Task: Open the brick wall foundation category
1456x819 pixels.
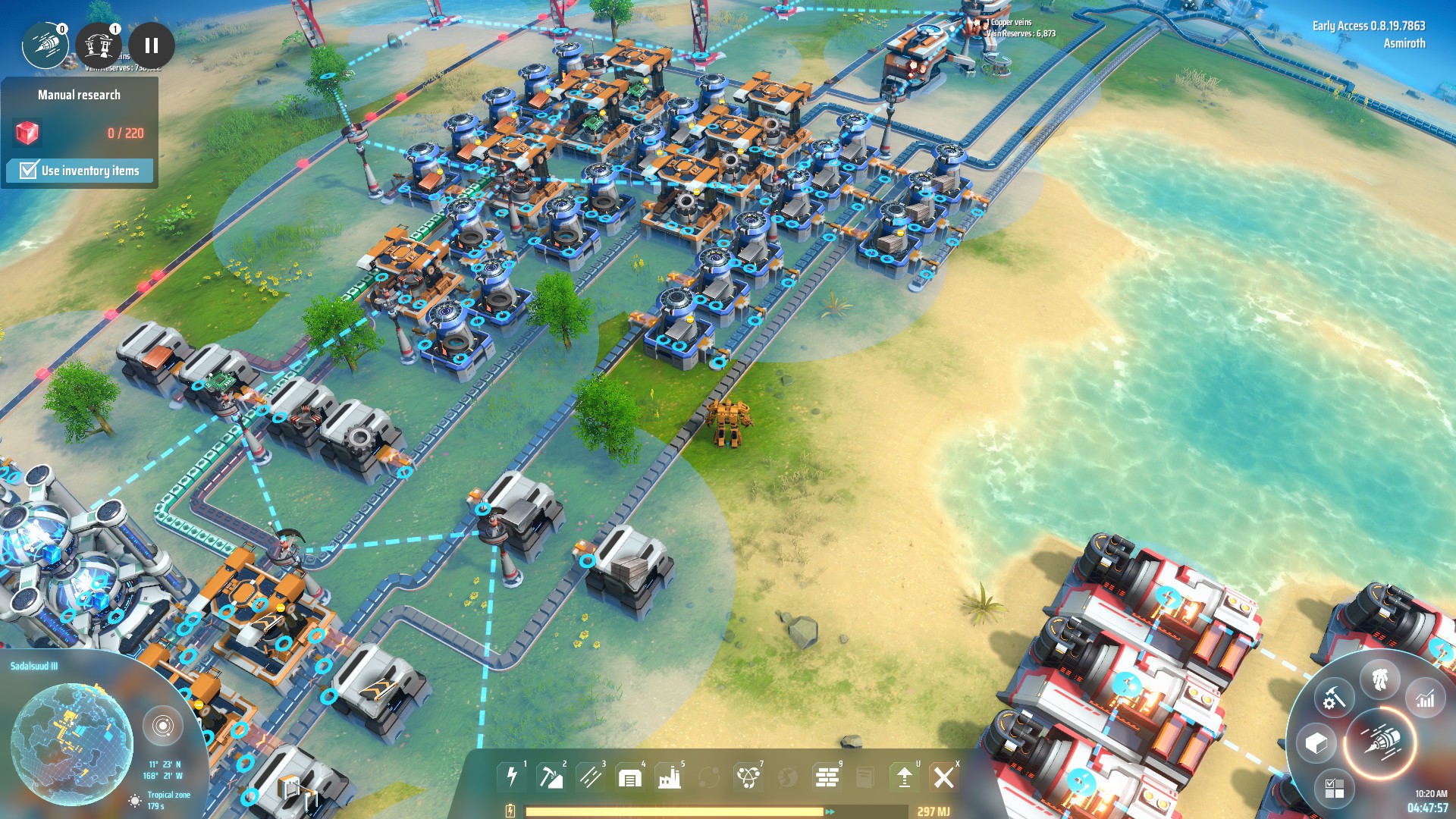Action: click(827, 777)
